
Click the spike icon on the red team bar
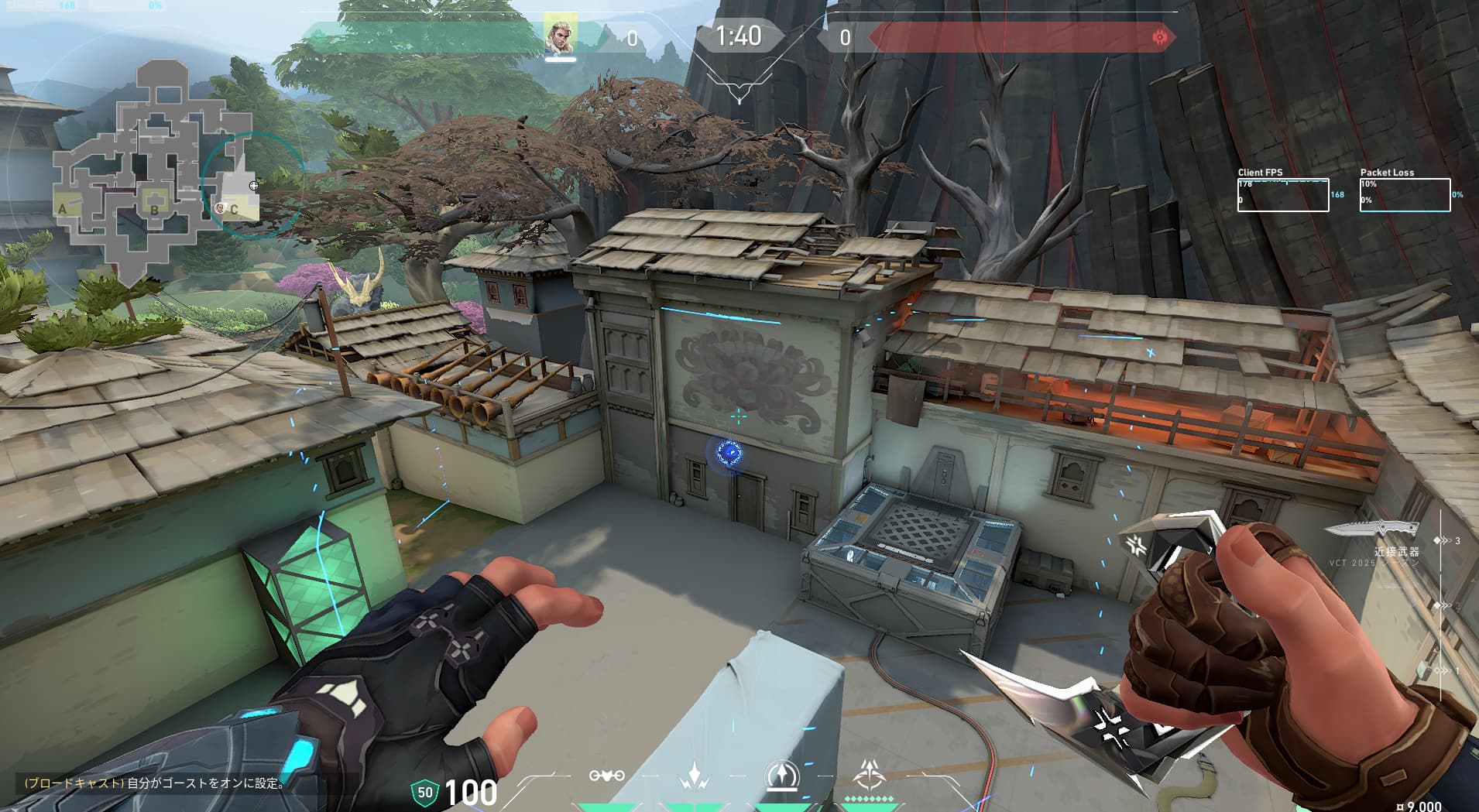tap(1159, 37)
